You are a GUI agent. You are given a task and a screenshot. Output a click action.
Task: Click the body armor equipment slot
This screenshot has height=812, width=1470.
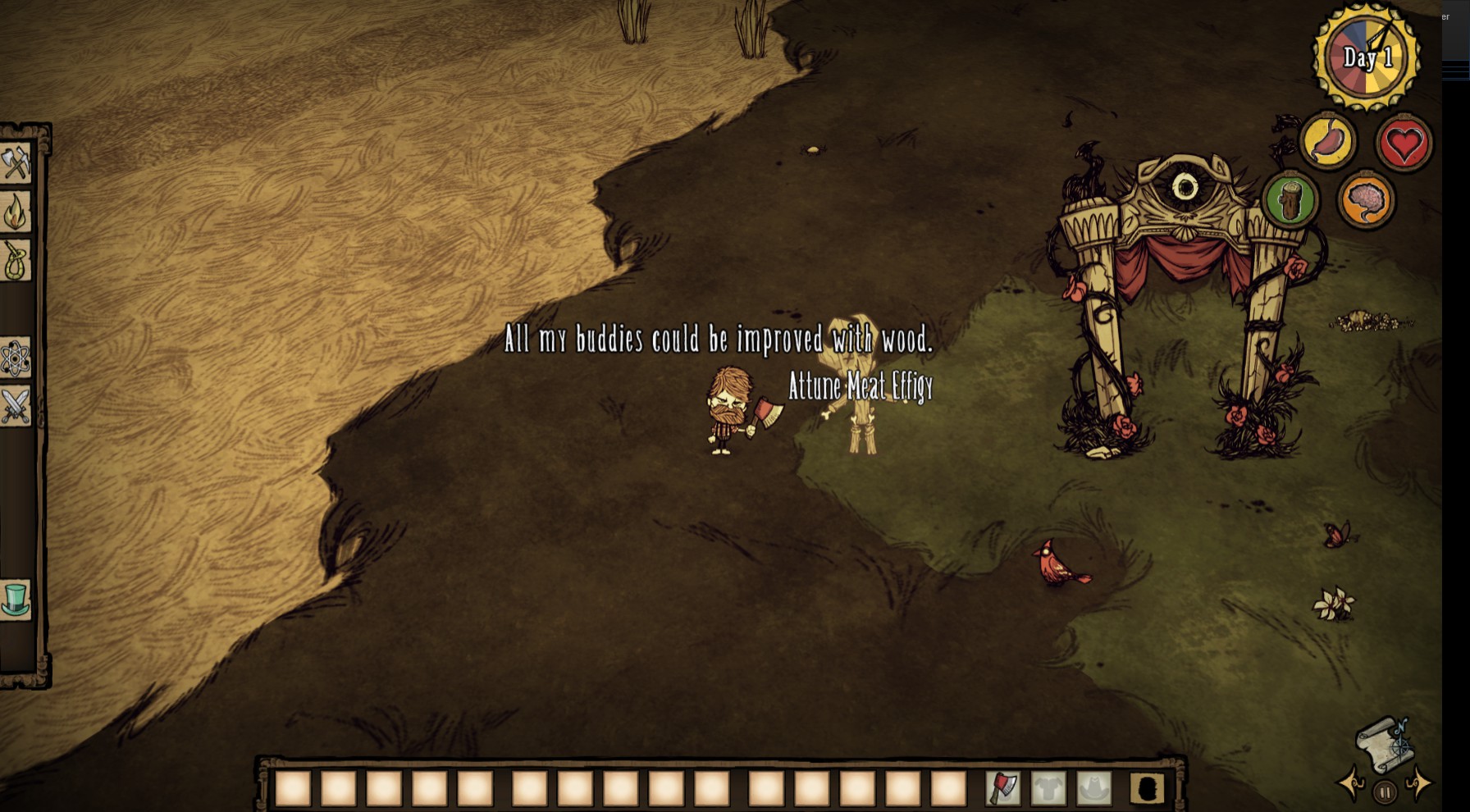tap(1048, 789)
